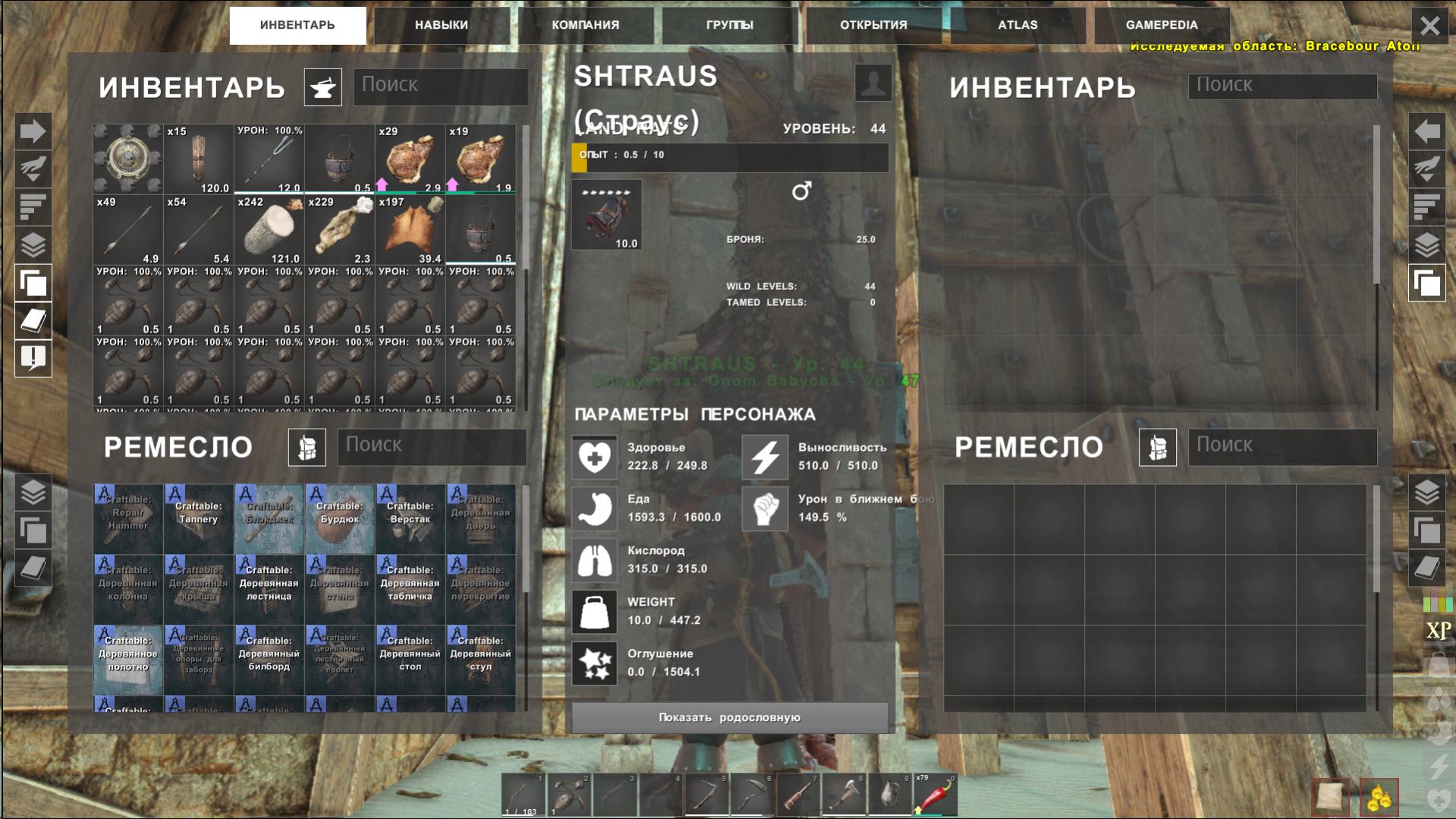Close the inventory screen

click(x=1429, y=26)
